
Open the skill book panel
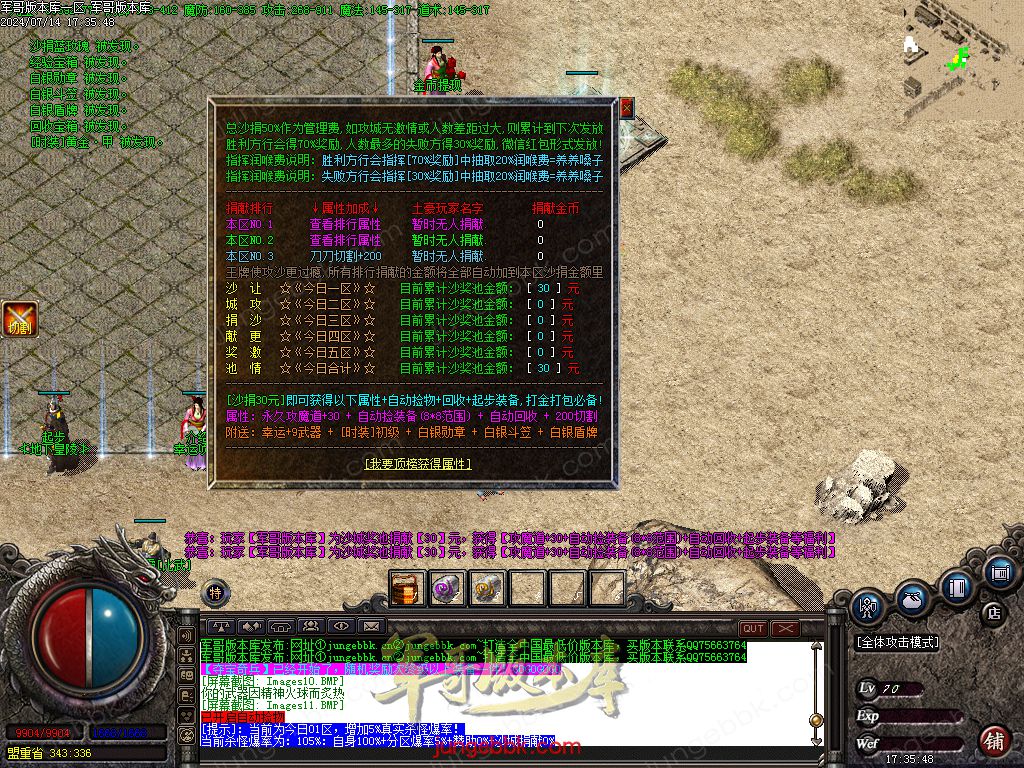click(957, 586)
